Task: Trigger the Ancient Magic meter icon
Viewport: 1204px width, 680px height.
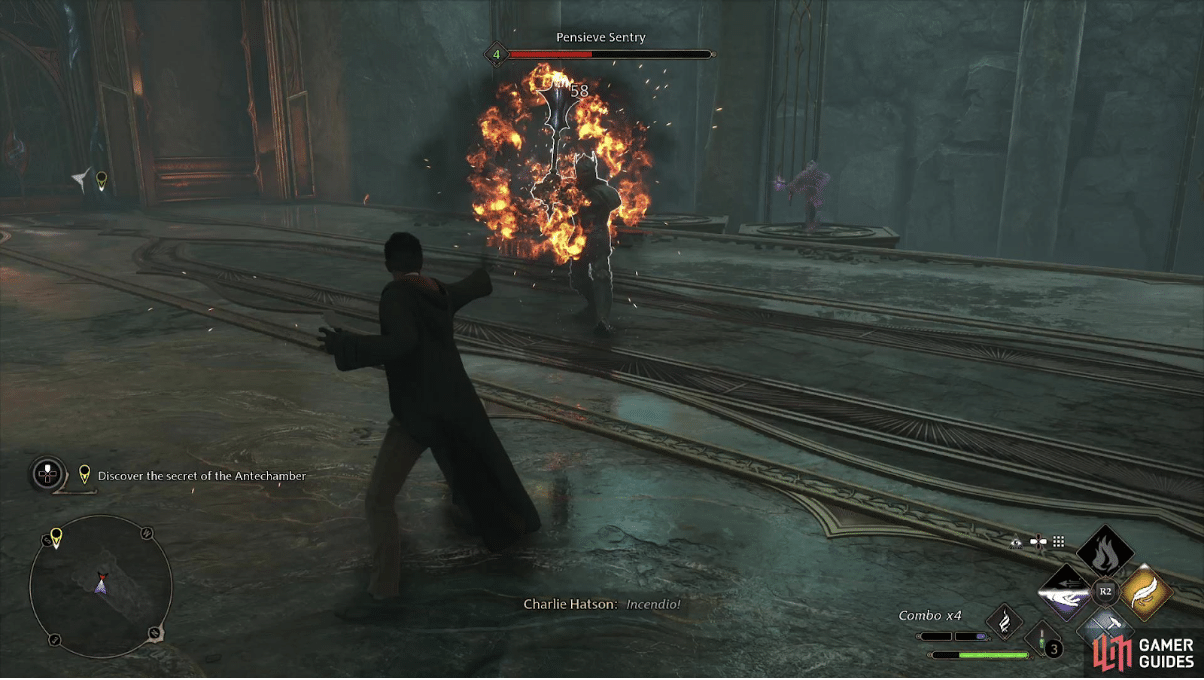Action: click(x=1004, y=622)
